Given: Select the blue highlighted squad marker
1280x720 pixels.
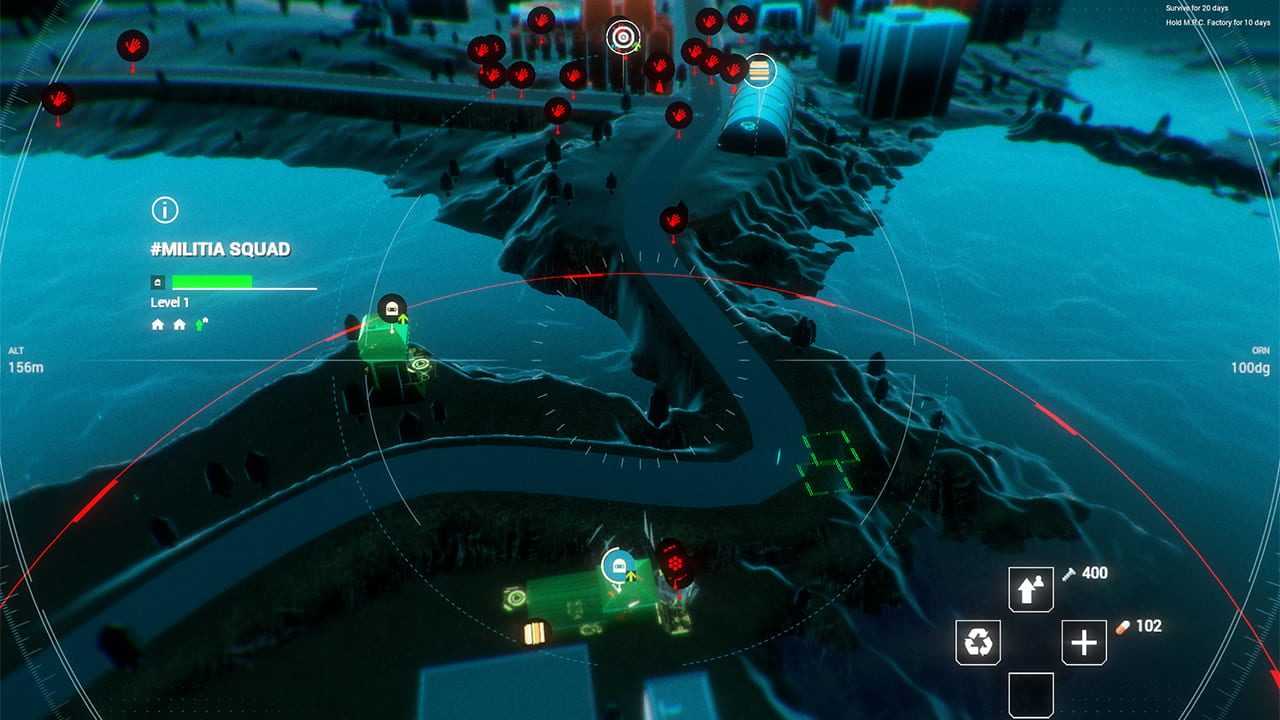Looking at the screenshot, I should coord(618,566).
